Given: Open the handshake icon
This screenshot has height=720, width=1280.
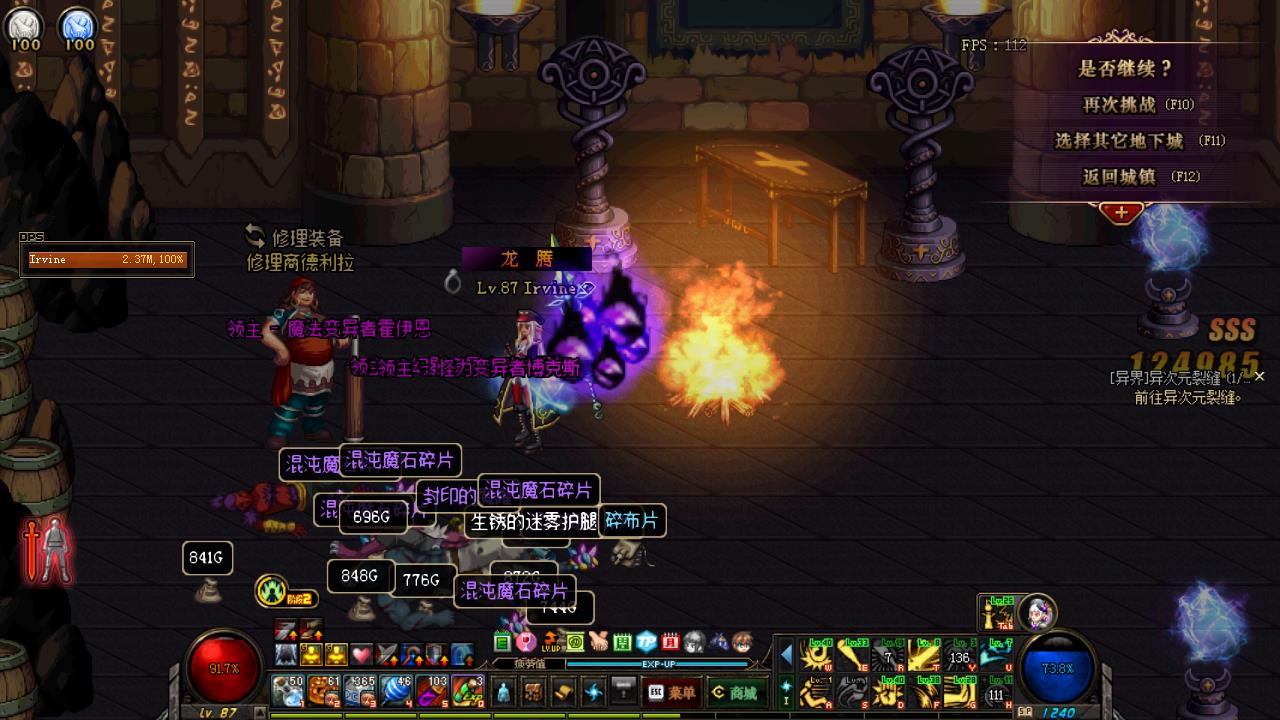Looking at the screenshot, I should 599,641.
